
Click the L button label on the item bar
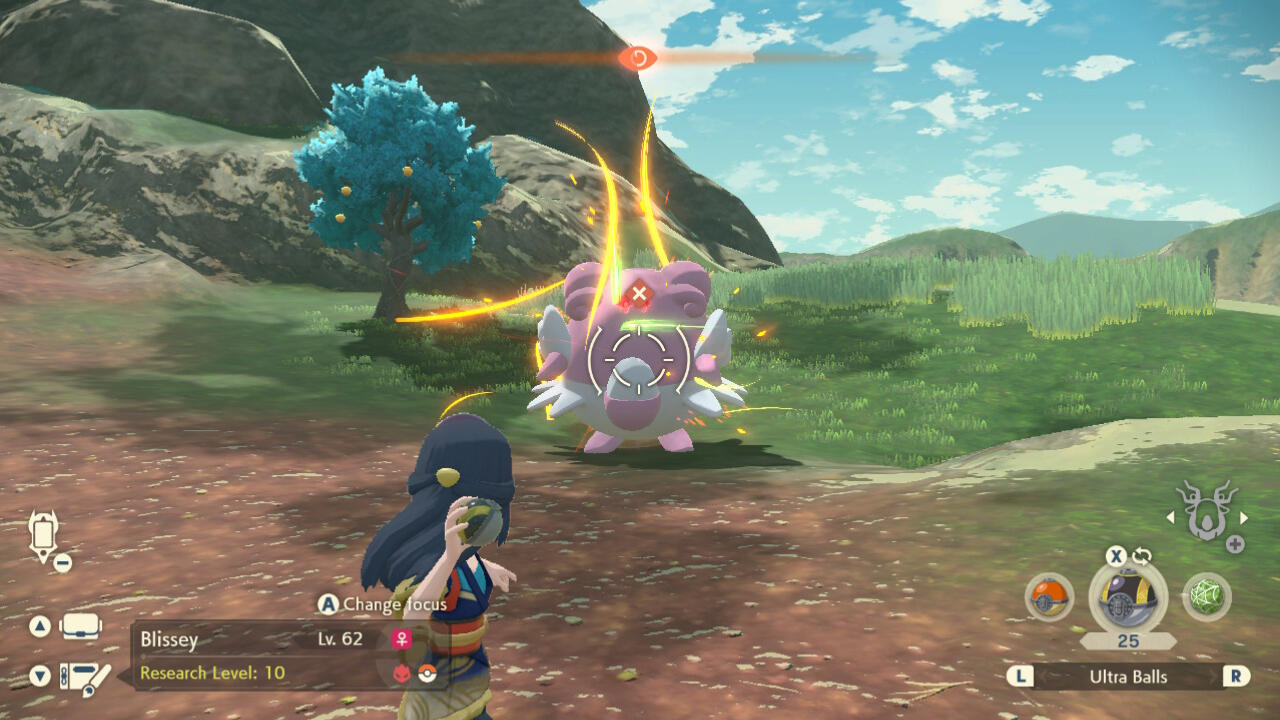(1020, 676)
